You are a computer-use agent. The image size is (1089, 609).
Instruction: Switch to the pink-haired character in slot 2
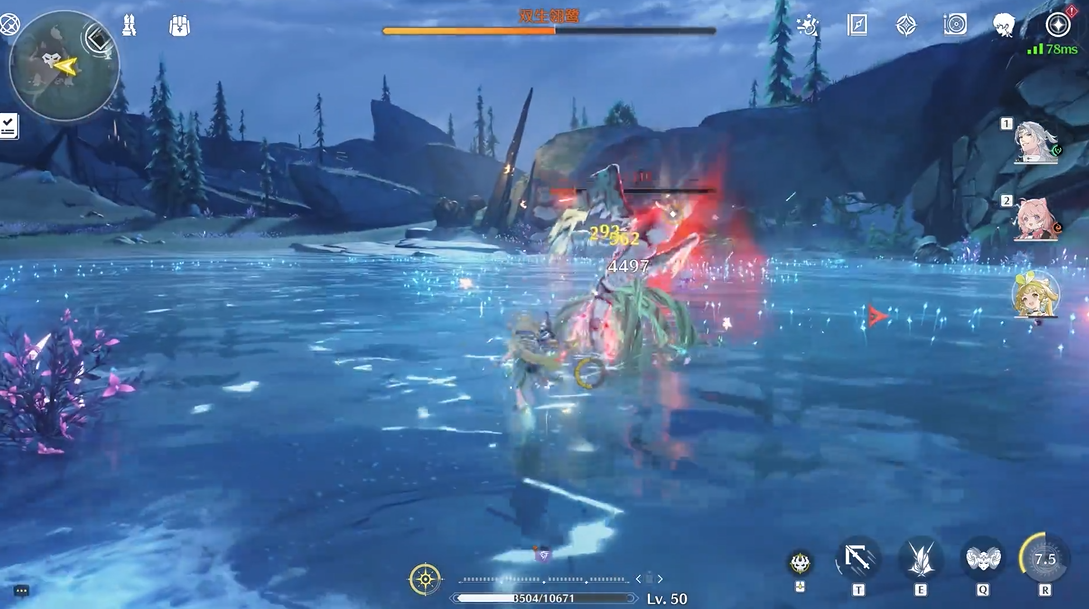tap(1037, 218)
